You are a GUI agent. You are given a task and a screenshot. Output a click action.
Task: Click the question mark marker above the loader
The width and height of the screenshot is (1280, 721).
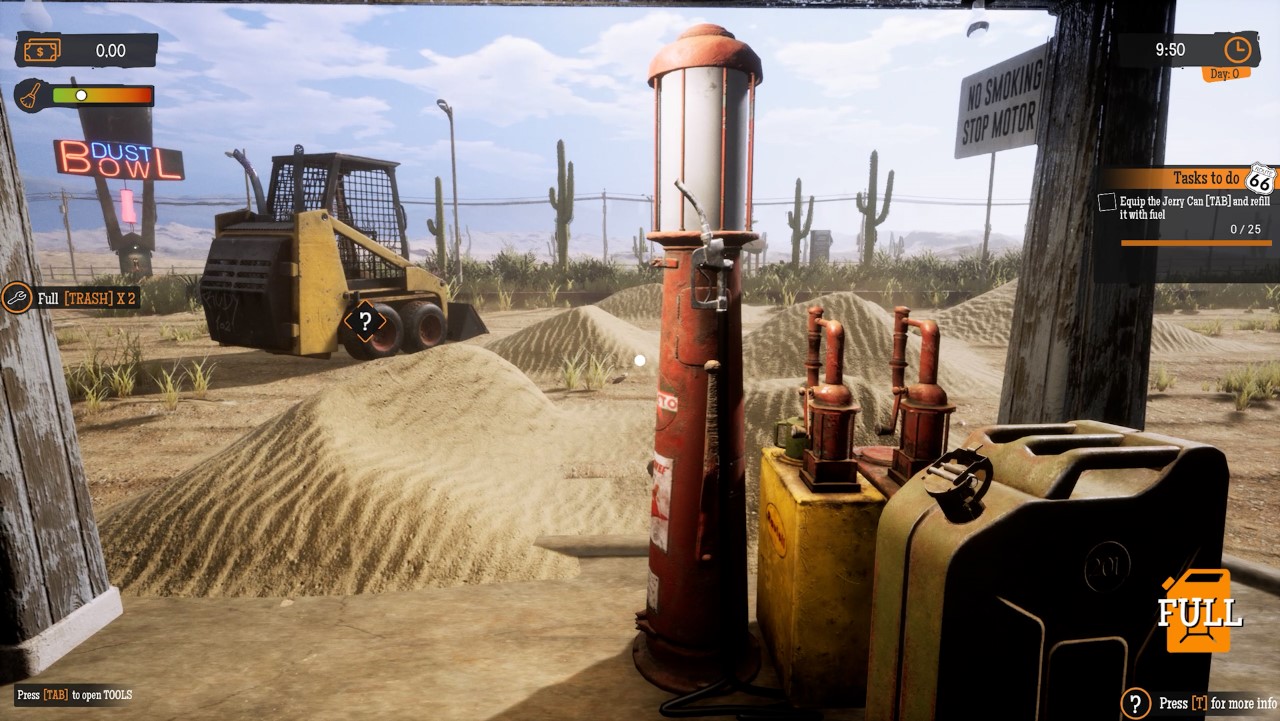(x=366, y=322)
